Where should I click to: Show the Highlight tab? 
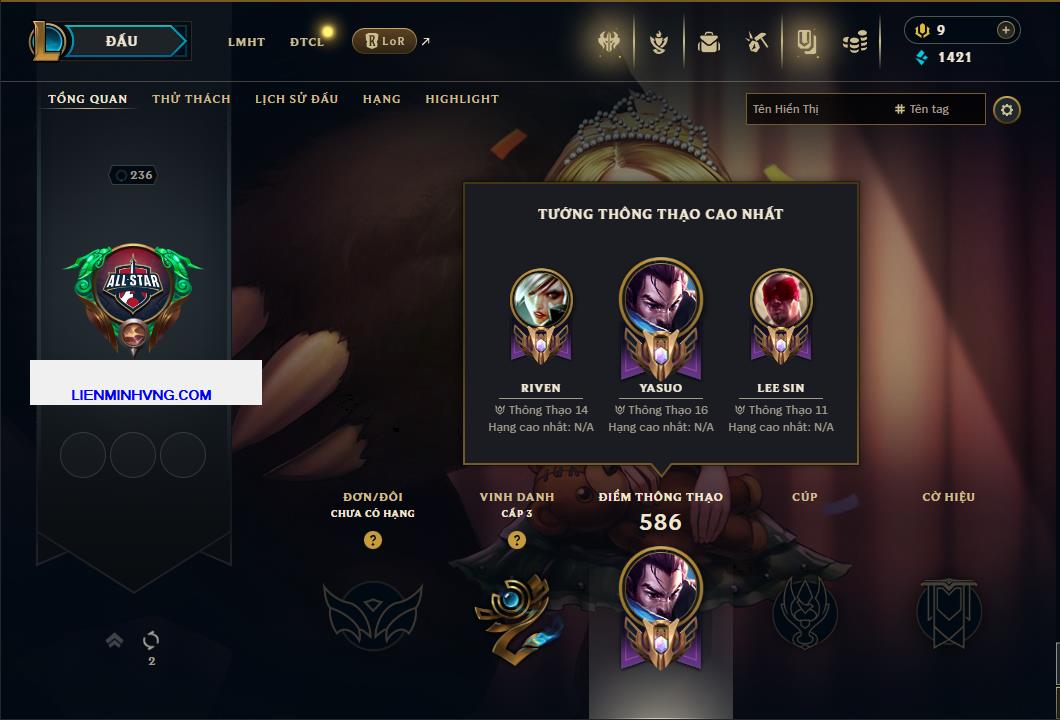pyautogui.click(x=462, y=99)
